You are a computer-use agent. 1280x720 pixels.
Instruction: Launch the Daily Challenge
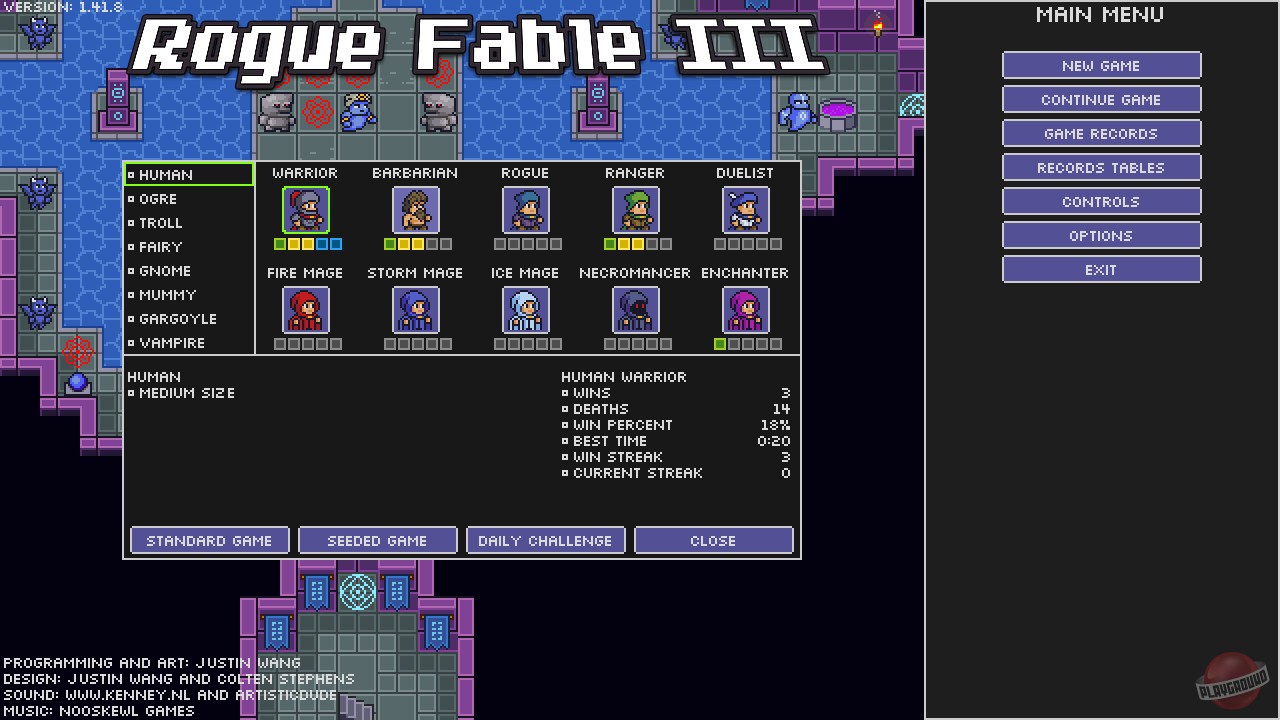[x=545, y=540]
